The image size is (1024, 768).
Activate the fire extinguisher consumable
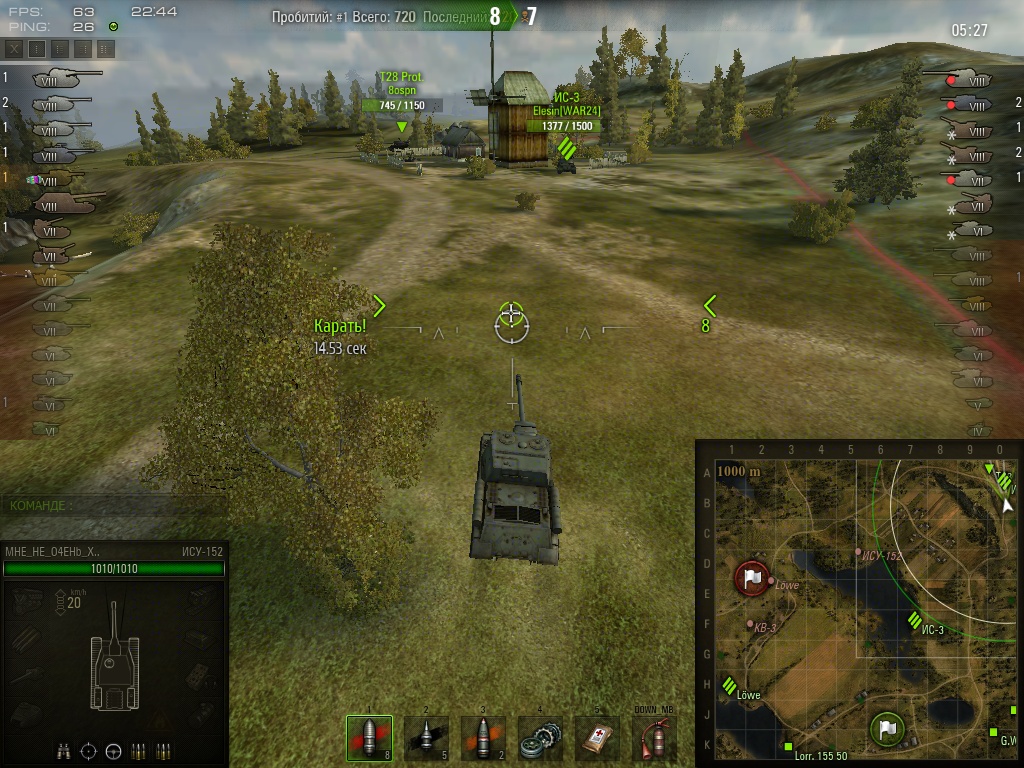click(654, 738)
